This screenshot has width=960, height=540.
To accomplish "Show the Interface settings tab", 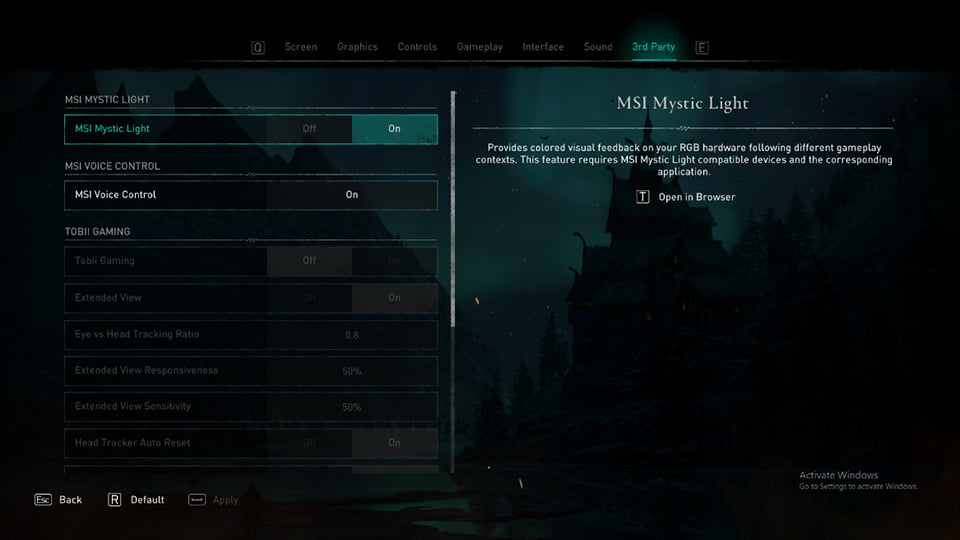I will 543,47.
